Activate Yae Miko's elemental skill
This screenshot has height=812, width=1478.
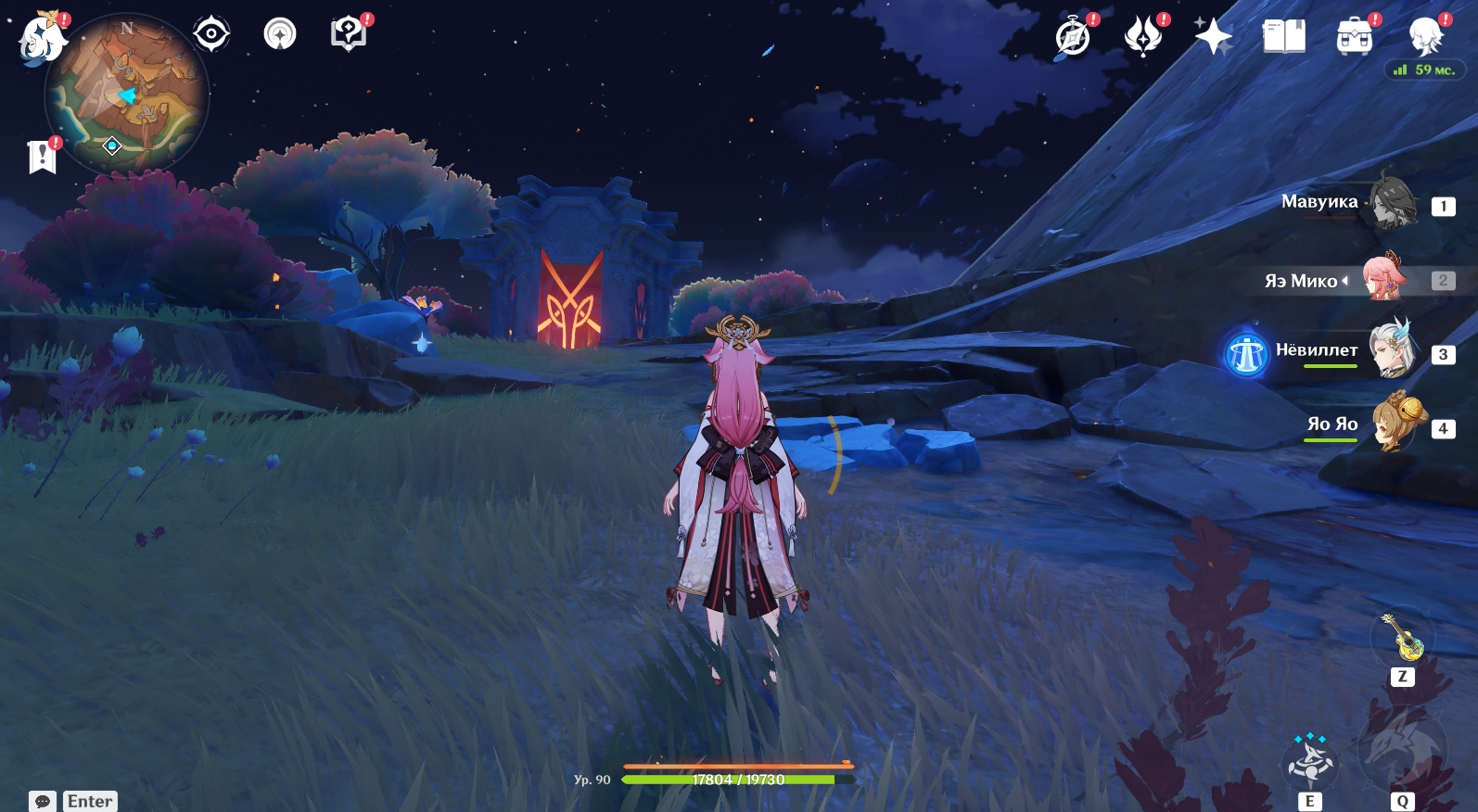(1309, 764)
